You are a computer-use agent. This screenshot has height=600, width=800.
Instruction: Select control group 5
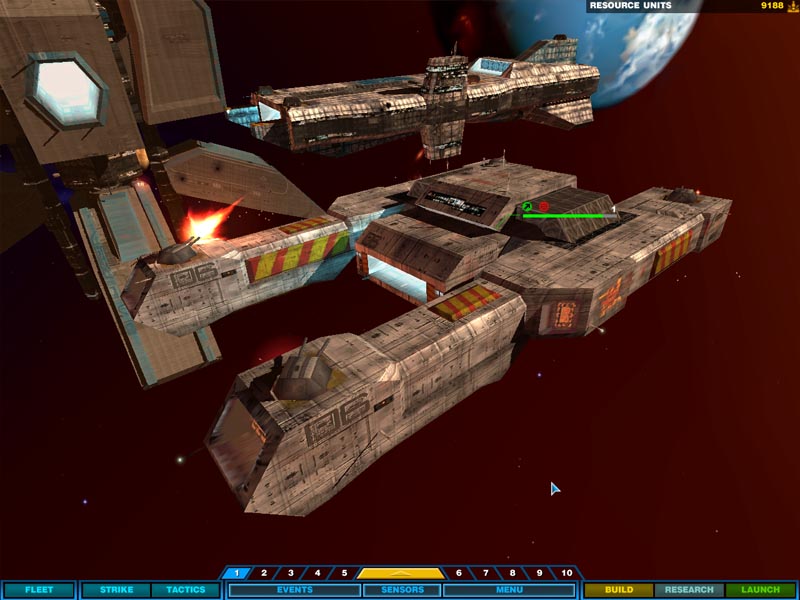344,573
